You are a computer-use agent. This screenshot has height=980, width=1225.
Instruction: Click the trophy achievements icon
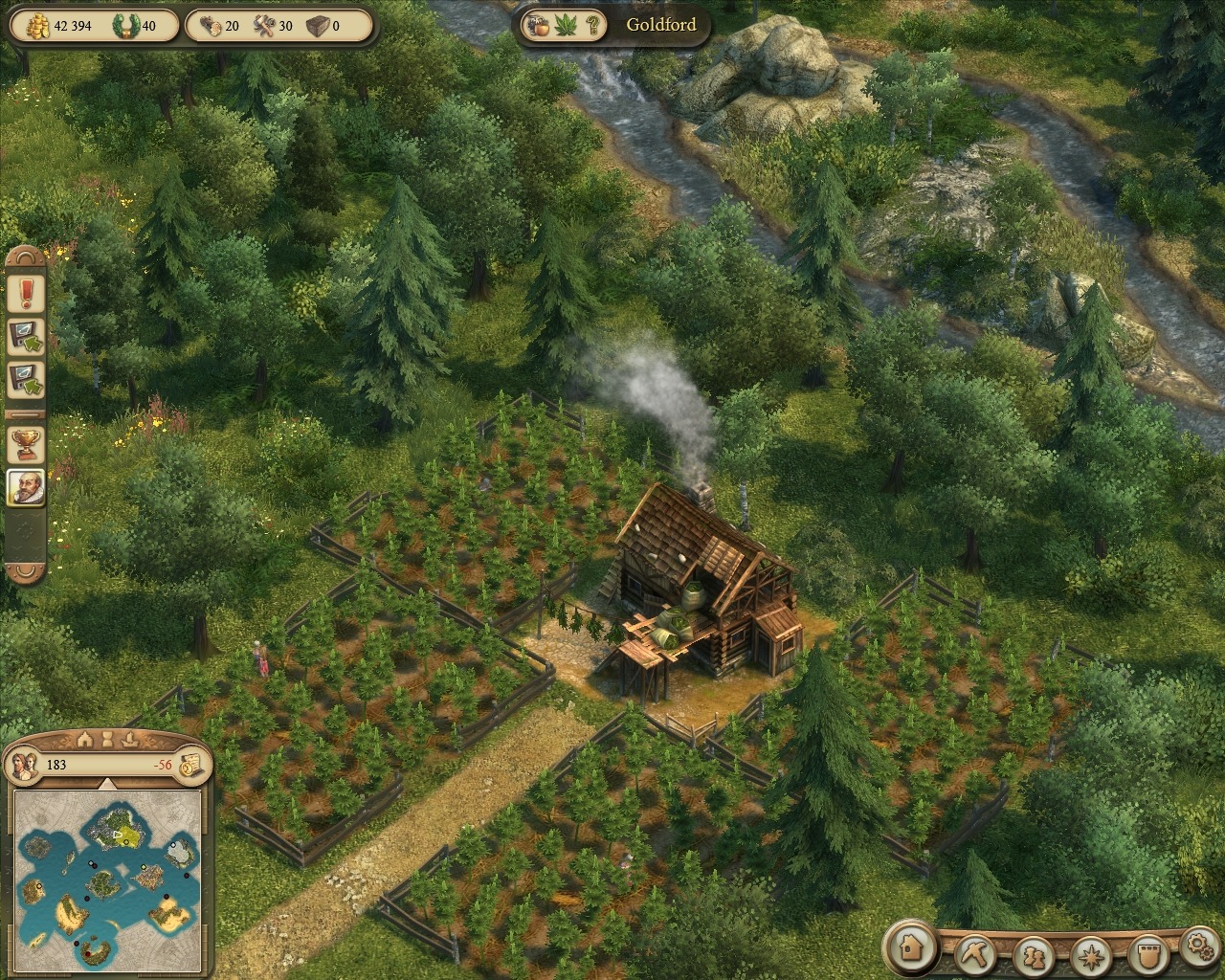click(x=26, y=443)
